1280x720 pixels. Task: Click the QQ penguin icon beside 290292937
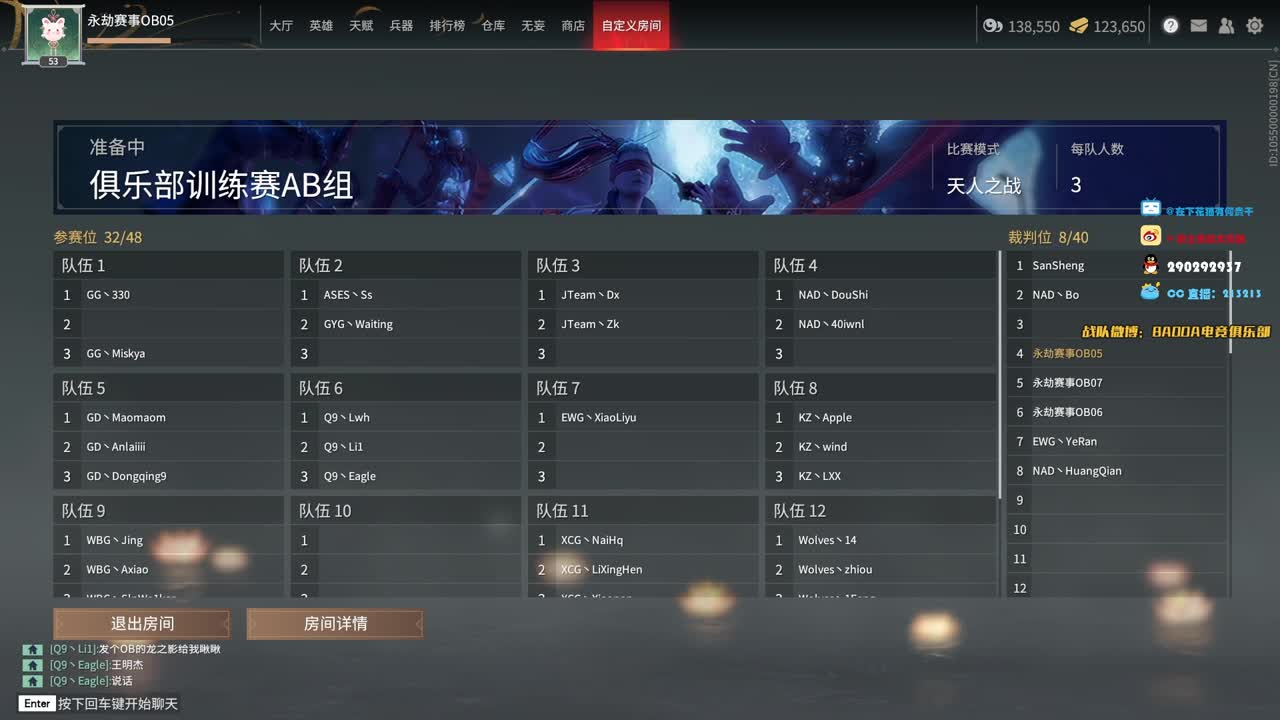point(1150,264)
